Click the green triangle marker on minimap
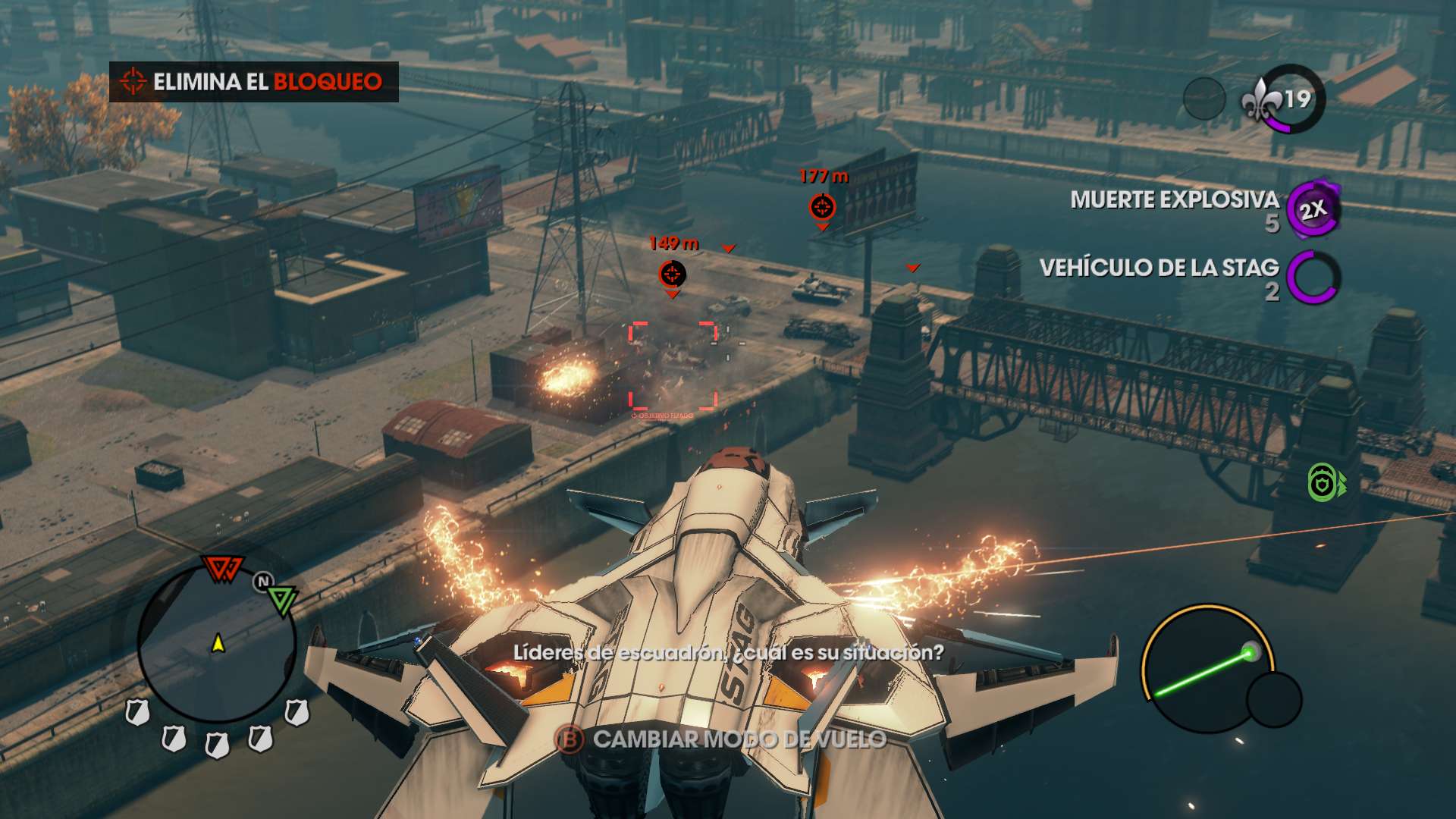 coord(282,599)
